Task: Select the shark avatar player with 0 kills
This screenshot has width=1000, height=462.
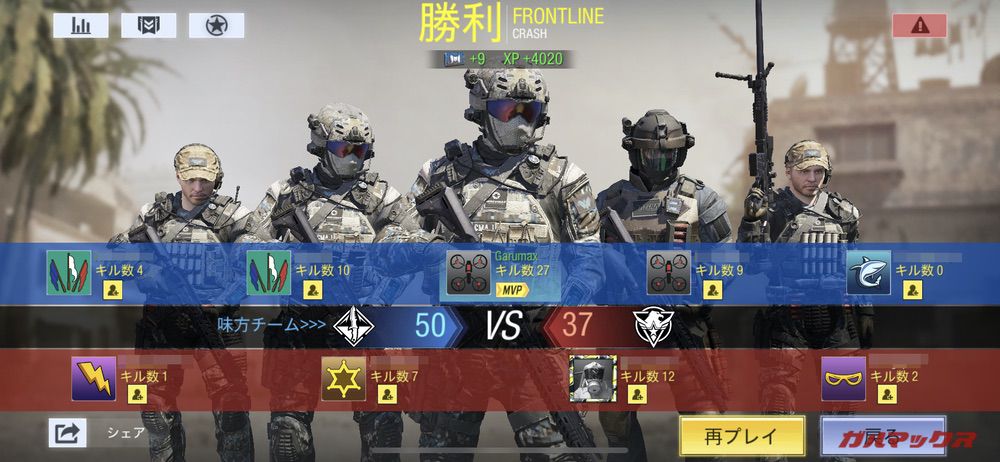Action: [x=868, y=274]
